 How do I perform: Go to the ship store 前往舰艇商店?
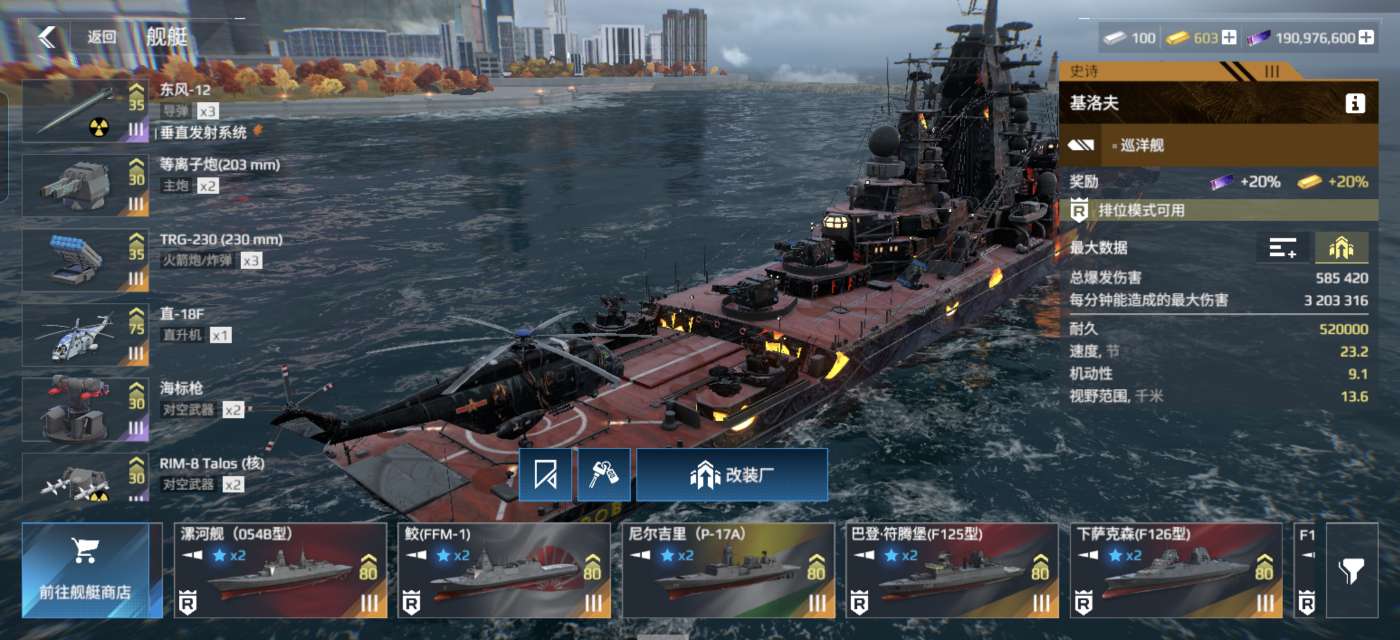click(92, 570)
